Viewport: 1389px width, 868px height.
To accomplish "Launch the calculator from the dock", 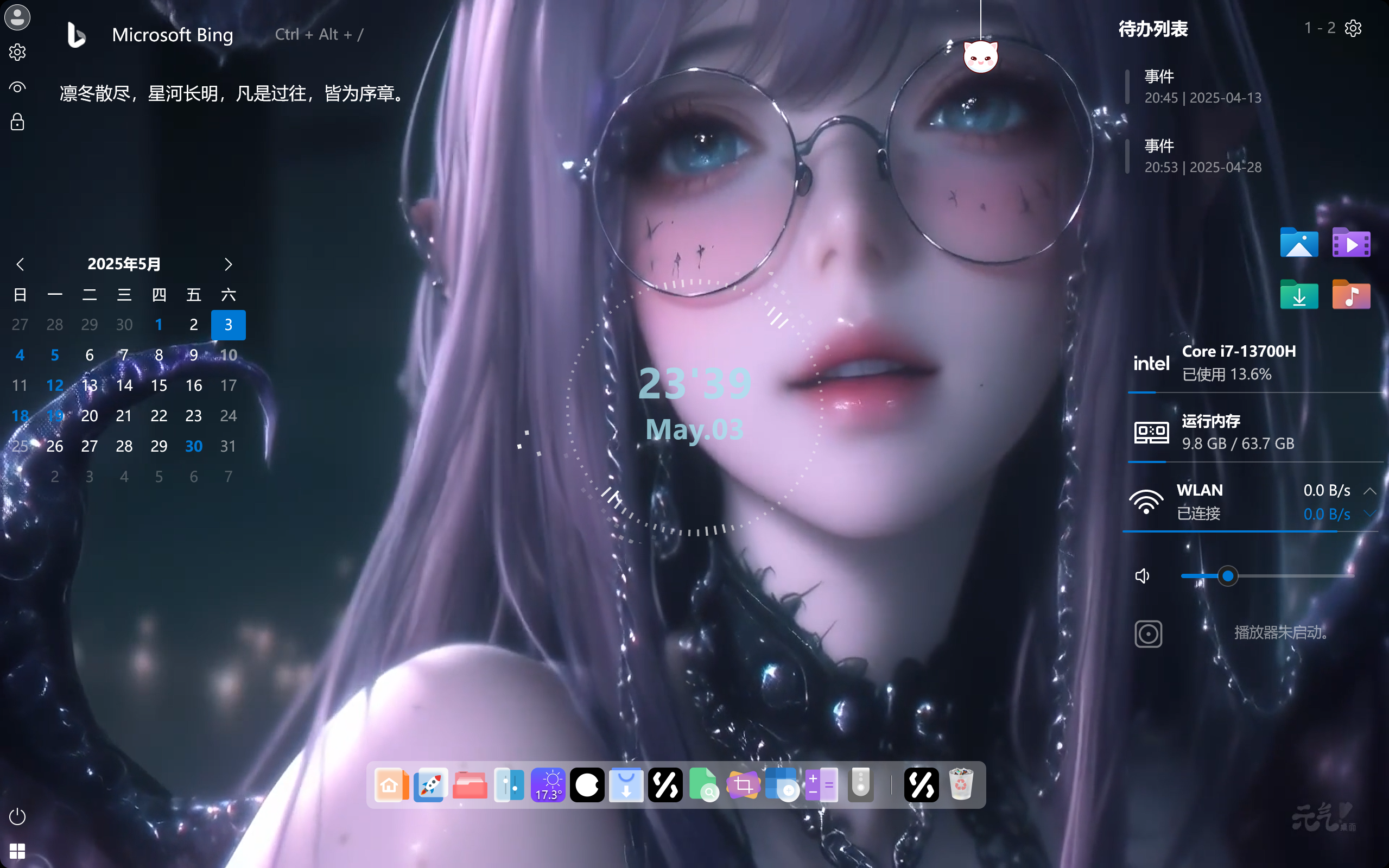I will pos(821,785).
